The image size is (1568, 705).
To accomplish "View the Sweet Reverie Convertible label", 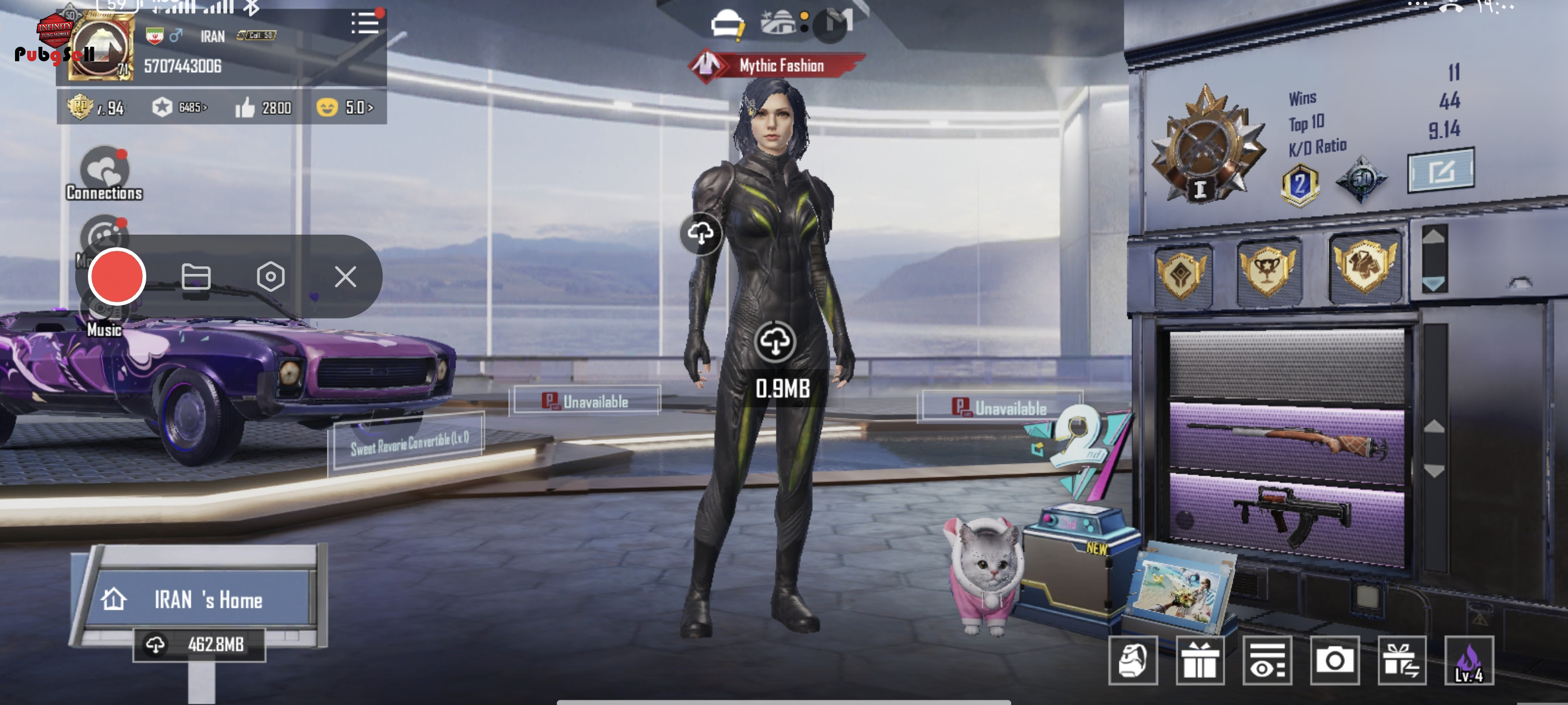I will point(409,443).
